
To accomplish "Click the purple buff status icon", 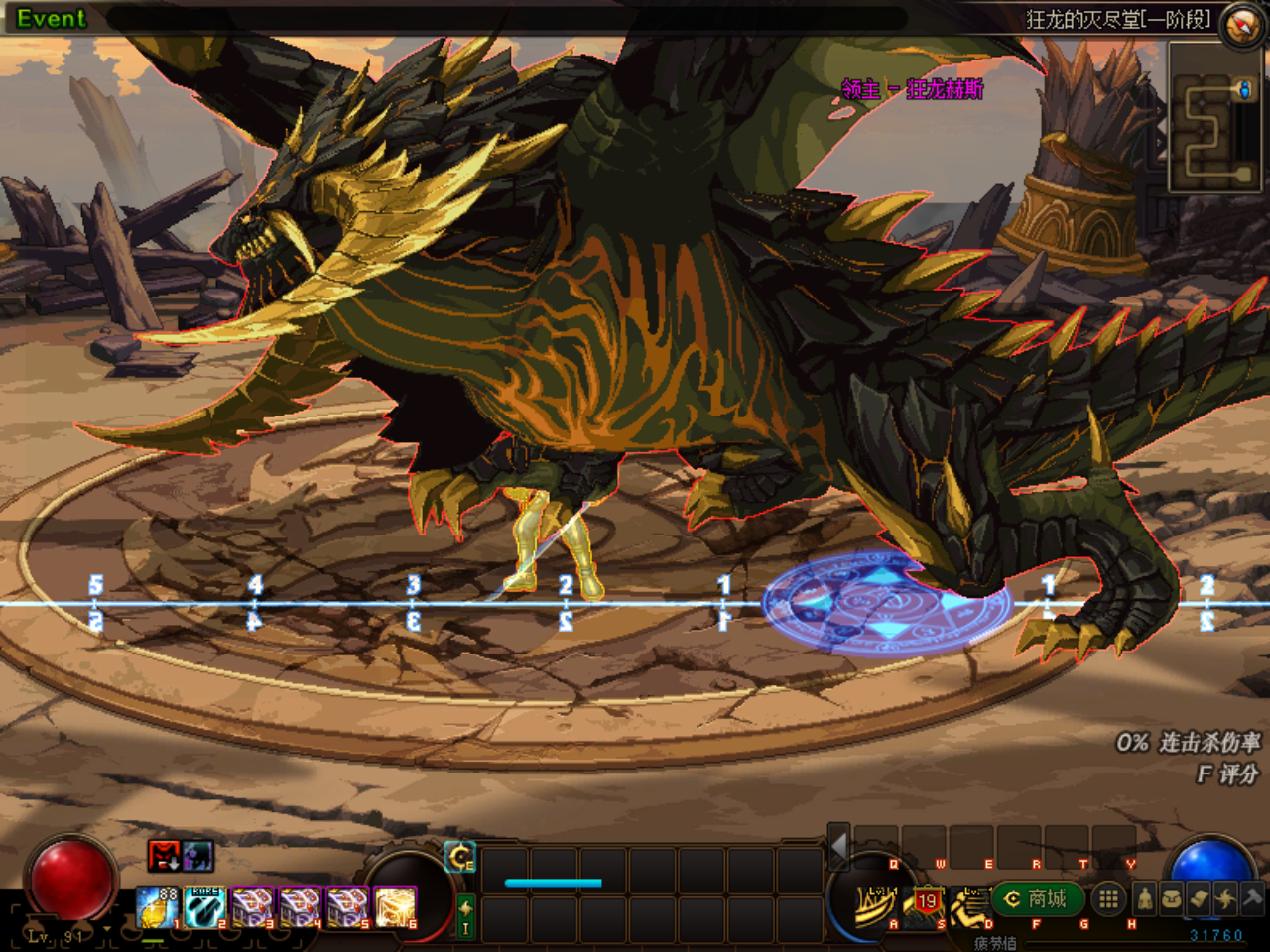I will pyautogui.click(x=197, y=855).
